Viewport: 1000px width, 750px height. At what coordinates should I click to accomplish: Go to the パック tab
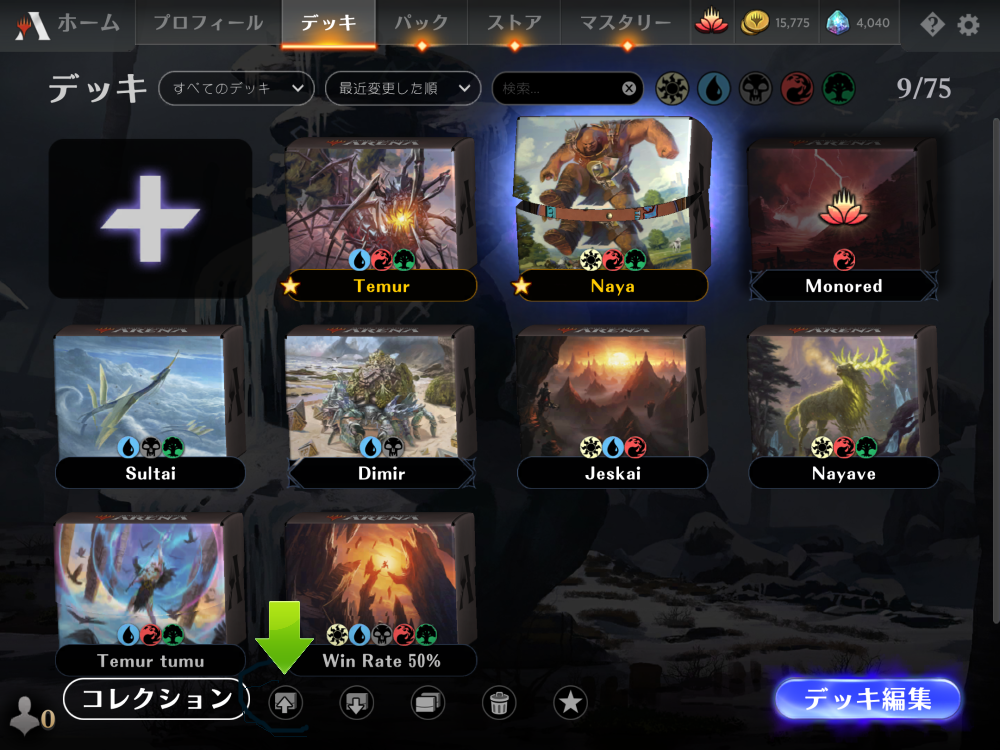click(x=421, y=23)
